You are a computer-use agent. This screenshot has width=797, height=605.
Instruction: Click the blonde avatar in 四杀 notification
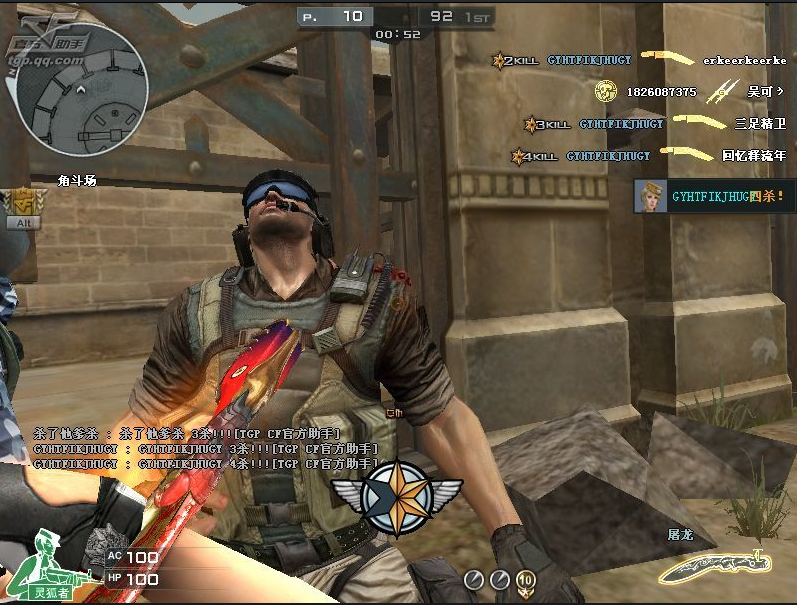[651, 197]
